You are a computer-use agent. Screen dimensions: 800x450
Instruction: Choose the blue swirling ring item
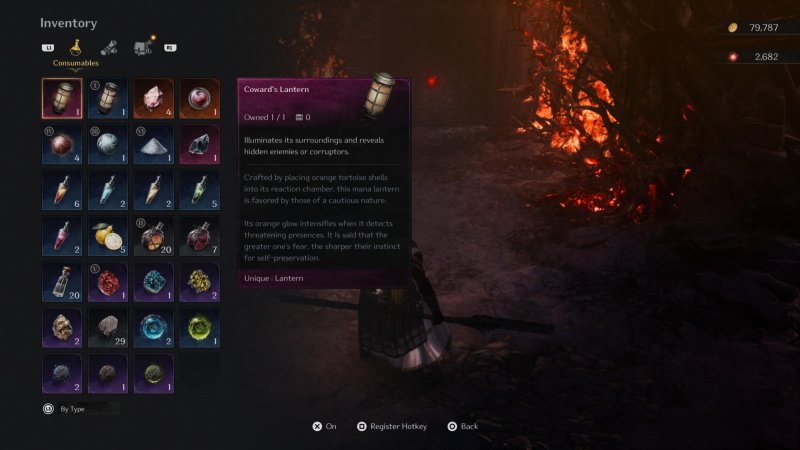pos(153,327)
